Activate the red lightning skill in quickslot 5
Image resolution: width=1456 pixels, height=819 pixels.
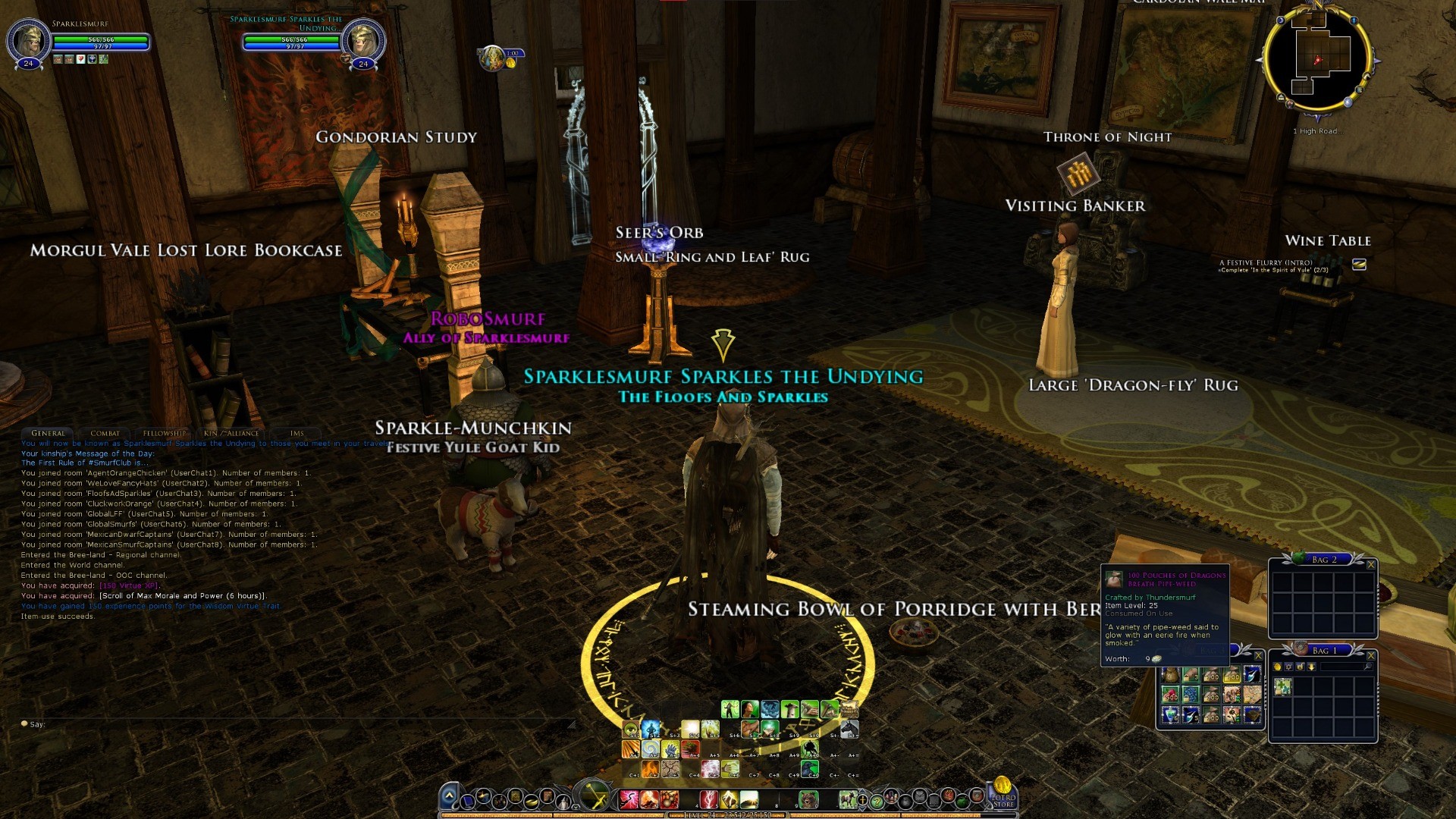click(x=708, y=799)
